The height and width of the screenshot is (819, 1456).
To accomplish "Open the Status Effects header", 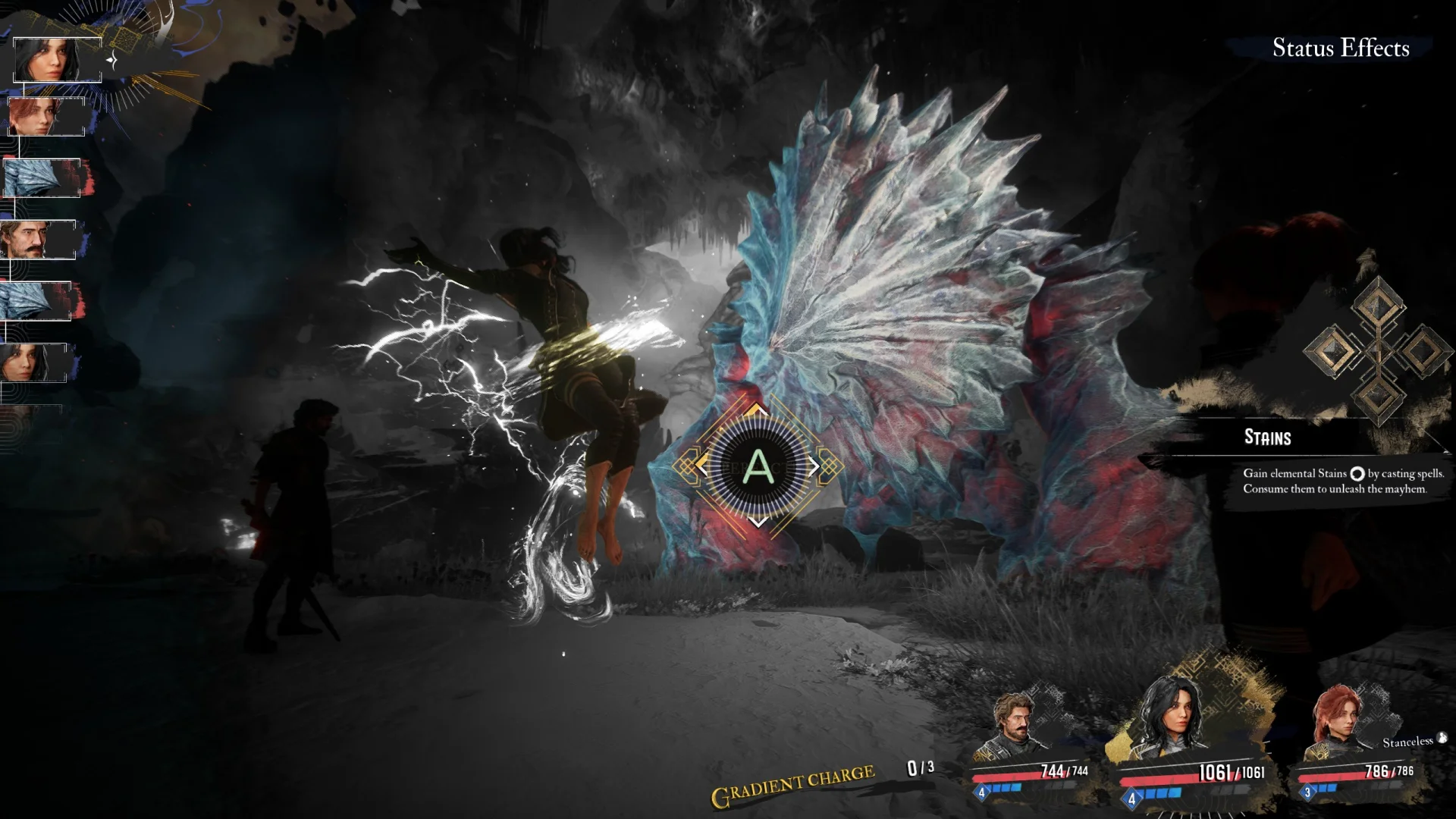I will coord(1340,48).
